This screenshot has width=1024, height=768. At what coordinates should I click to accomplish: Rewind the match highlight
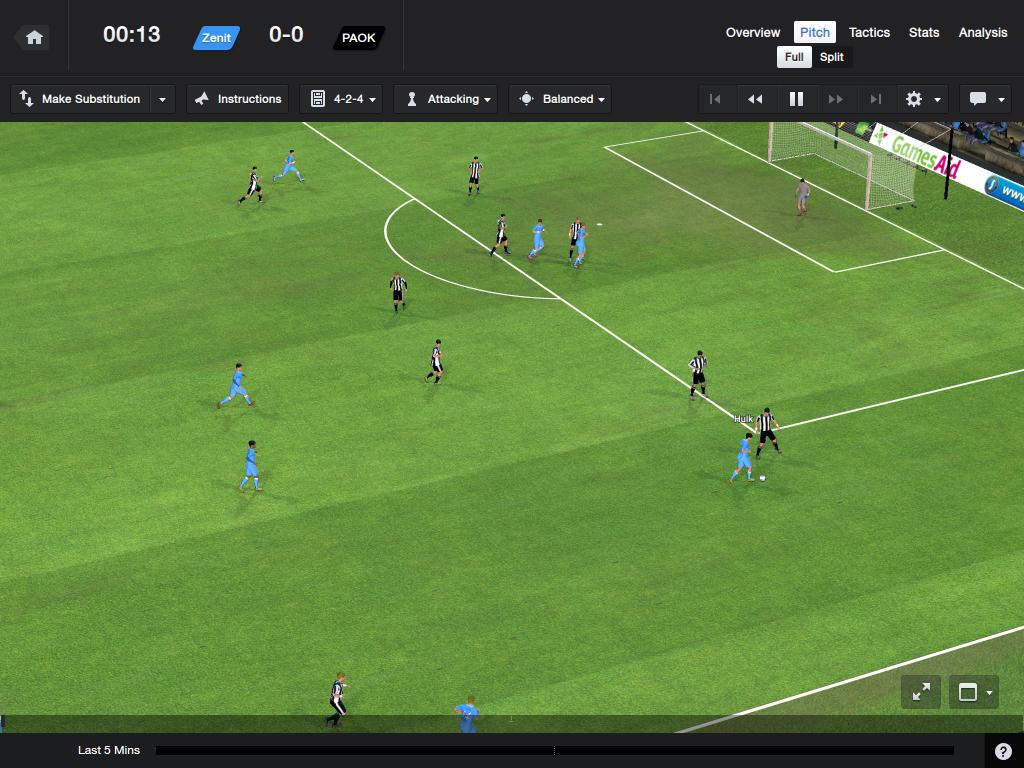pyautogui.click(x=755, y=99)
